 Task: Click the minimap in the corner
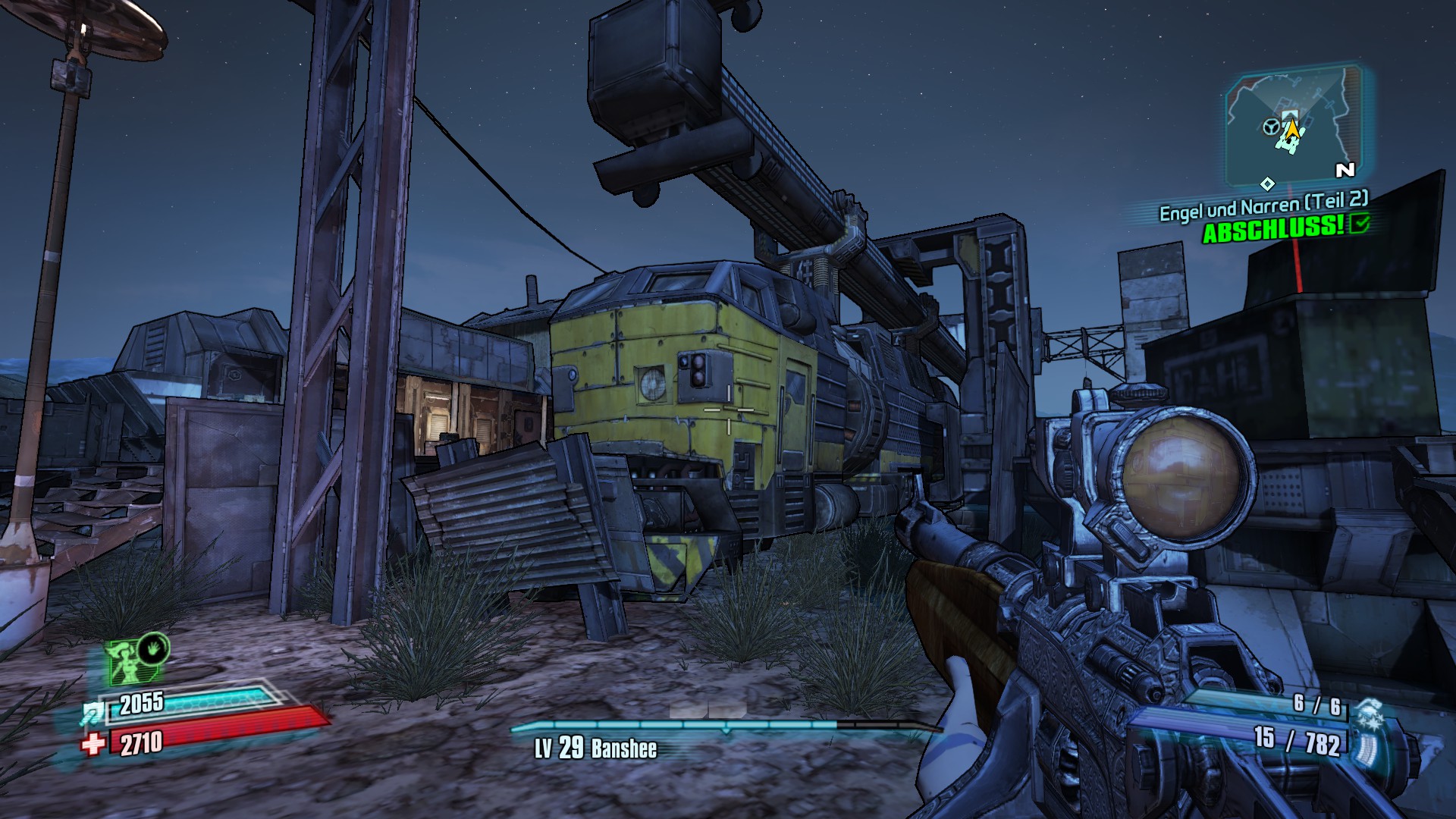click(x=1291, y=127)
